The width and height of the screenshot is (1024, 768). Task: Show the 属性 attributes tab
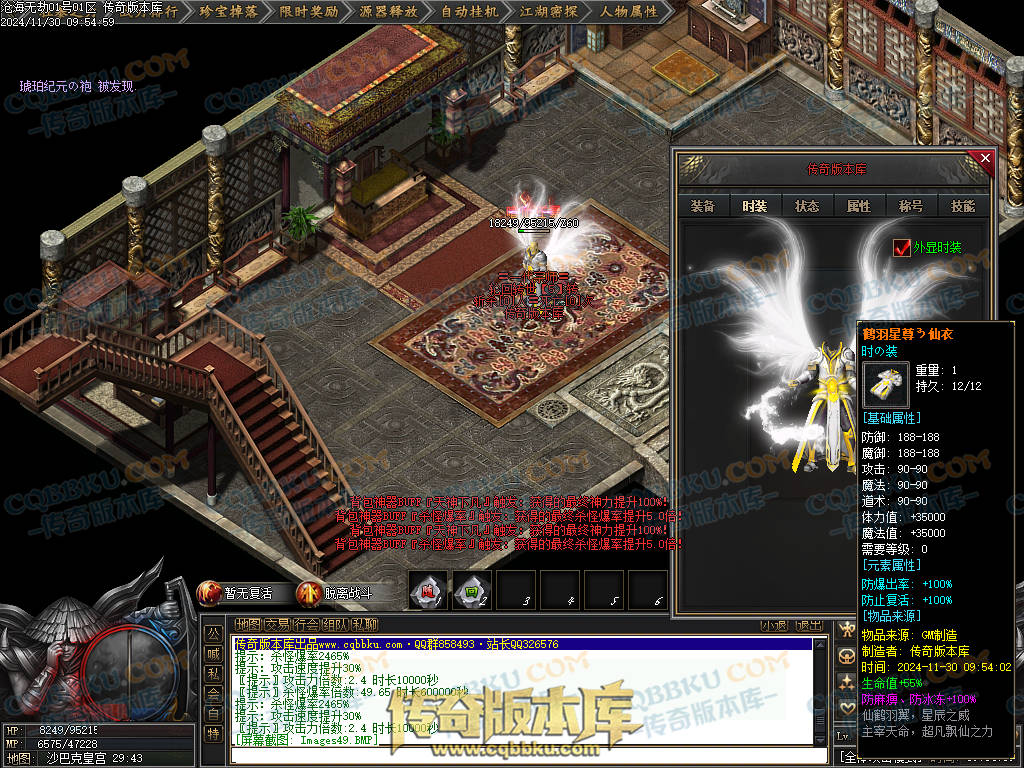[x=859, y=206]
